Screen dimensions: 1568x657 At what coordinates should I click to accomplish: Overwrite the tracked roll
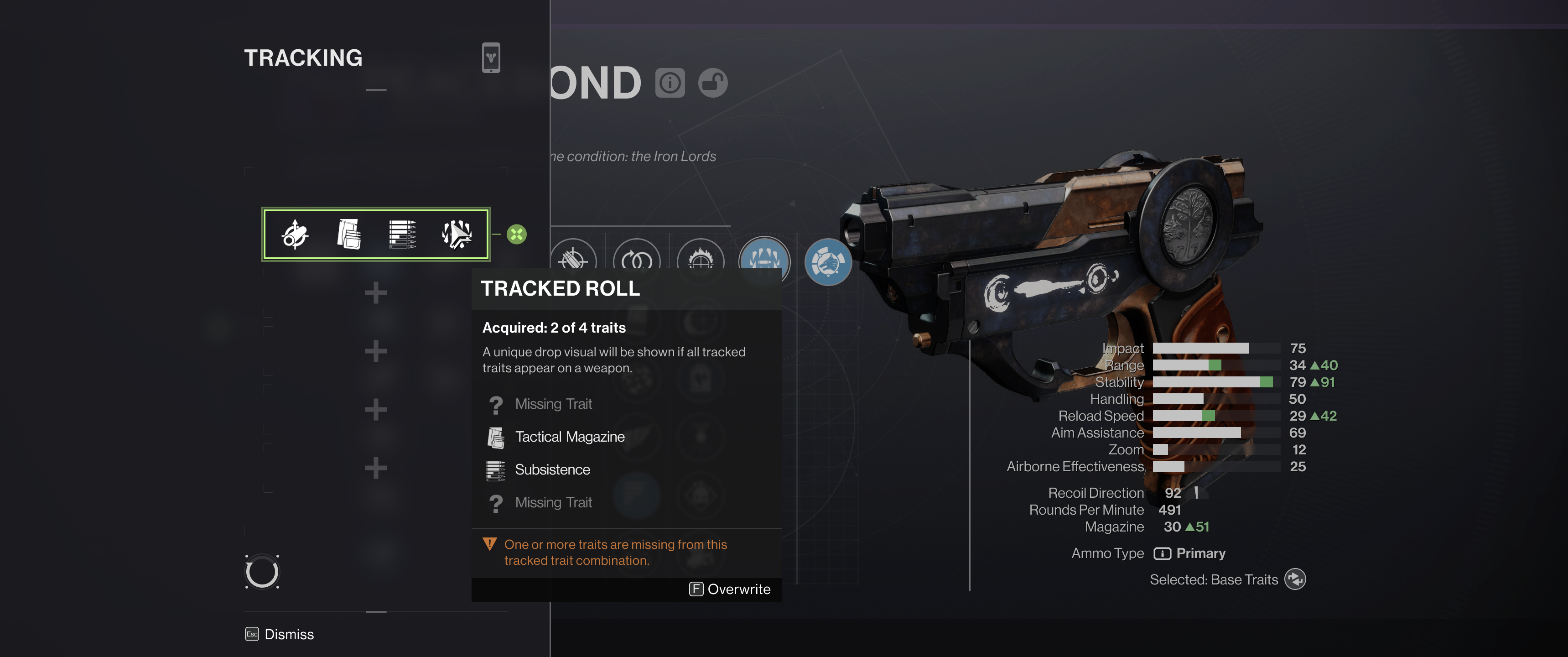tap(730, 589)
